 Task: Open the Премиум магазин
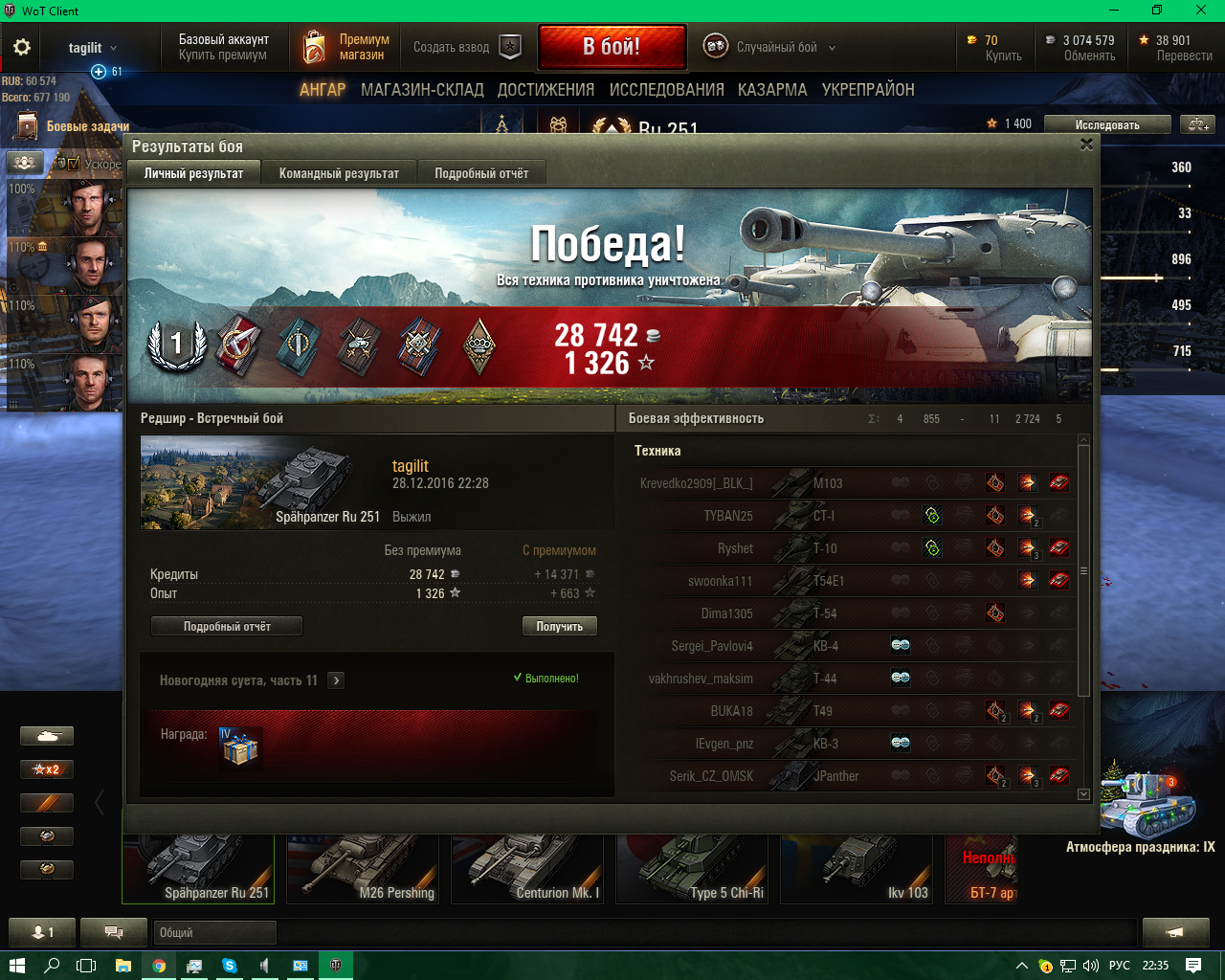click(346, 47)
